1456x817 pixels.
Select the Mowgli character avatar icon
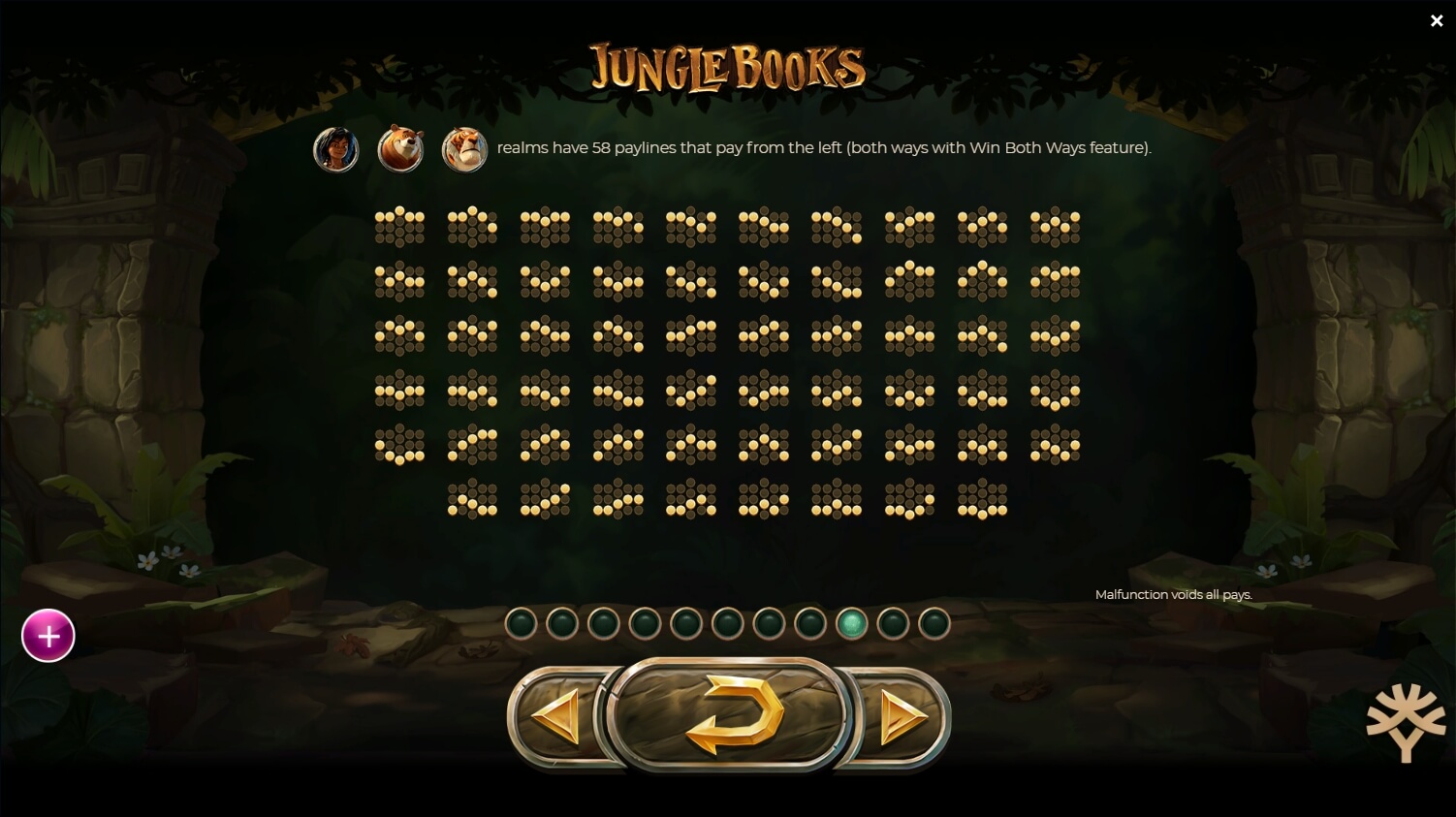(336, 148)
